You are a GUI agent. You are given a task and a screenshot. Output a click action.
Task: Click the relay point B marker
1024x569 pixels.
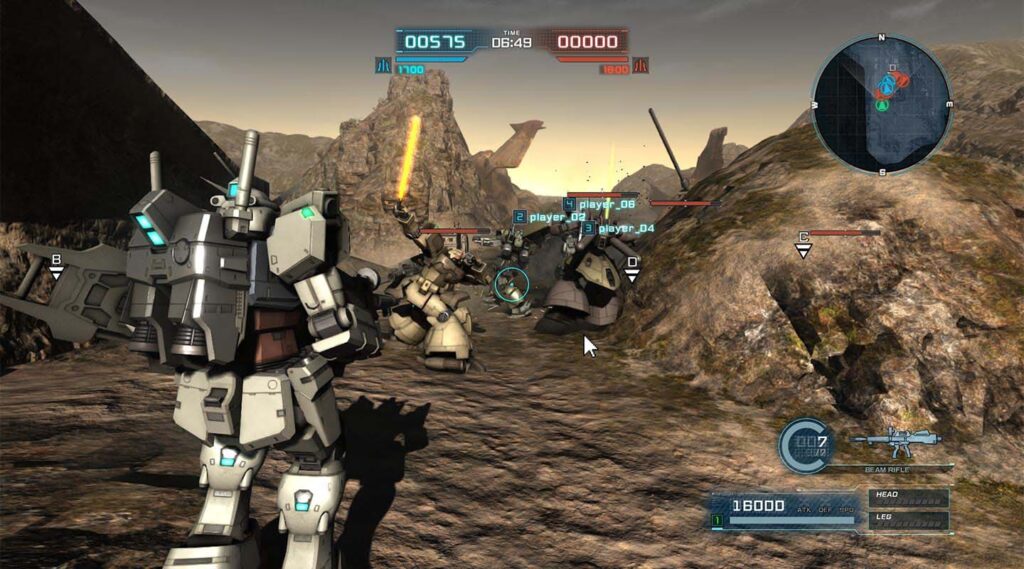point(57,265)
